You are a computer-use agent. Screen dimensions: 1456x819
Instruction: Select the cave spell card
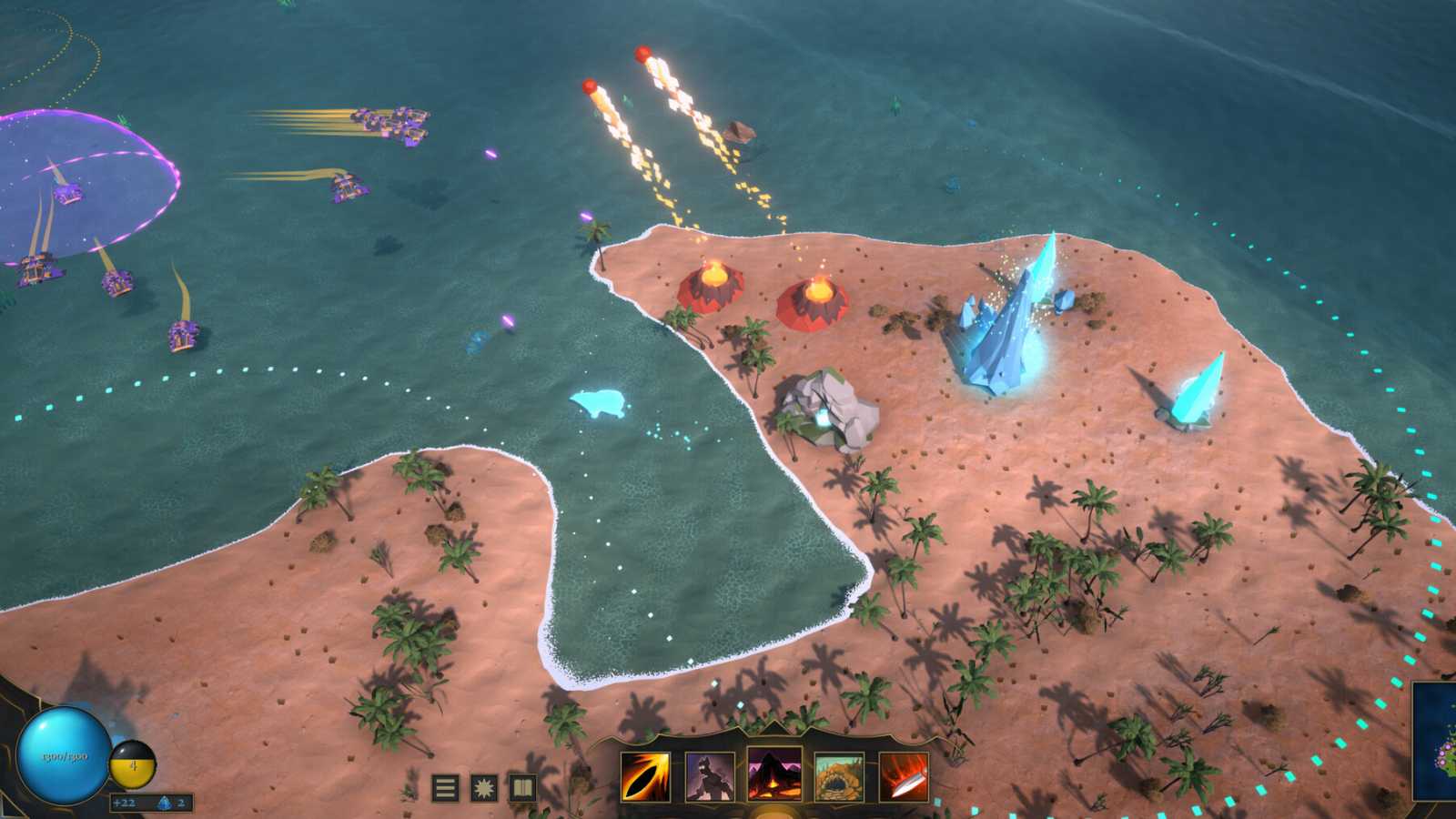pos(838,778)
